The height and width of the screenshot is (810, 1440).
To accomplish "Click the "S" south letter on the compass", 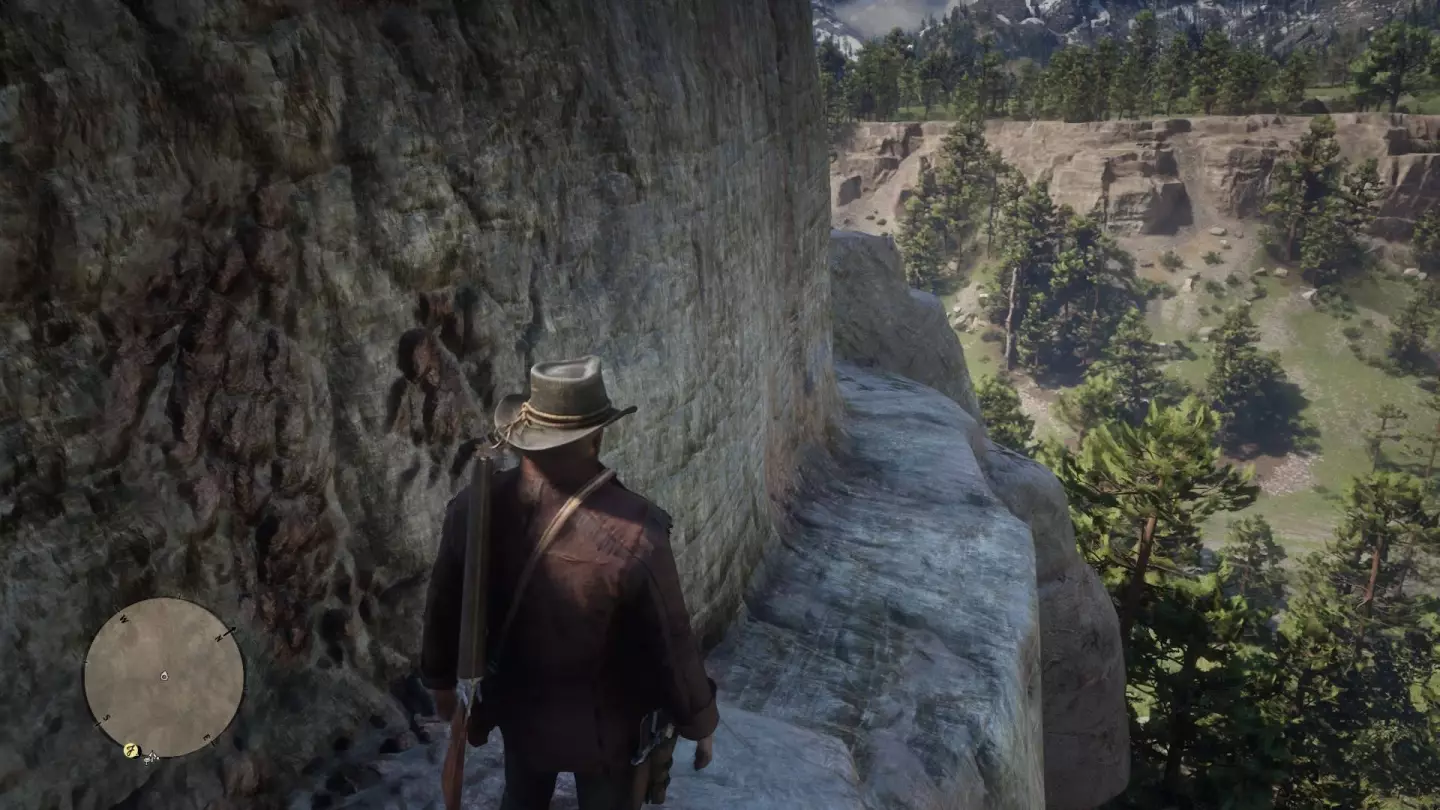I will click(x=106, y=716).
